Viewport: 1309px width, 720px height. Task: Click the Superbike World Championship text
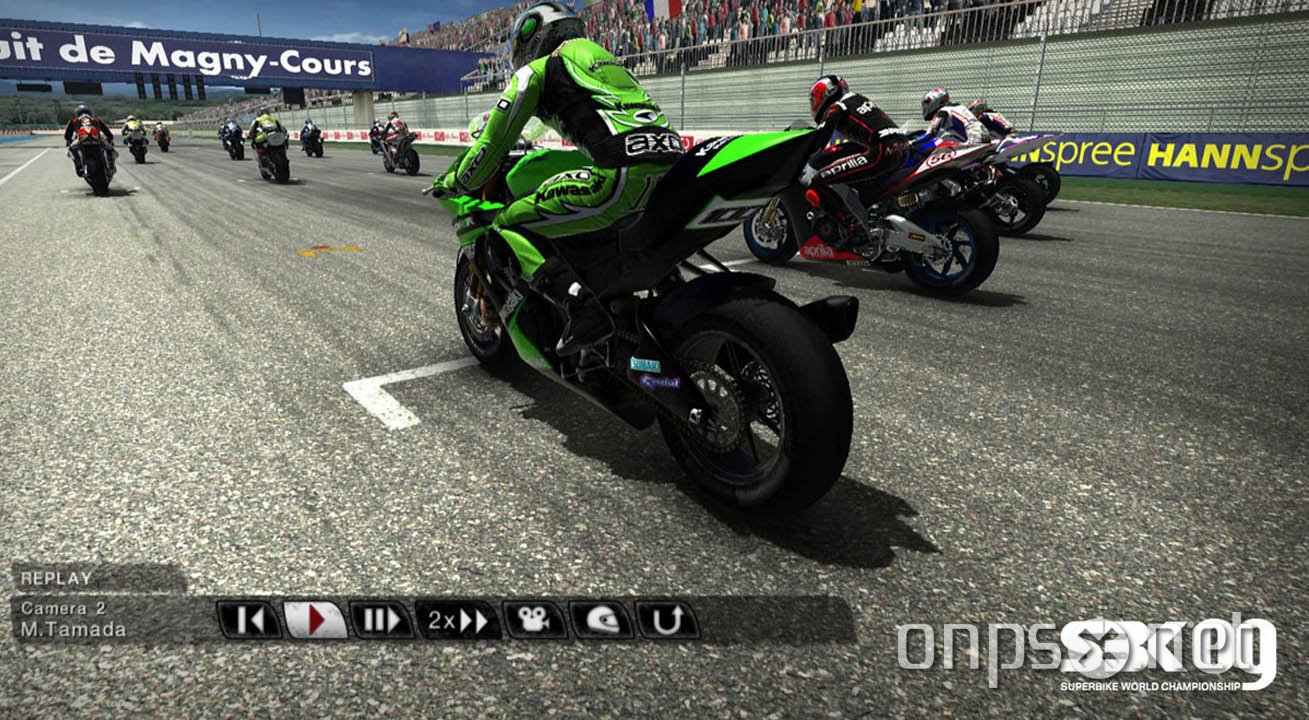[x=1150, y=688]
